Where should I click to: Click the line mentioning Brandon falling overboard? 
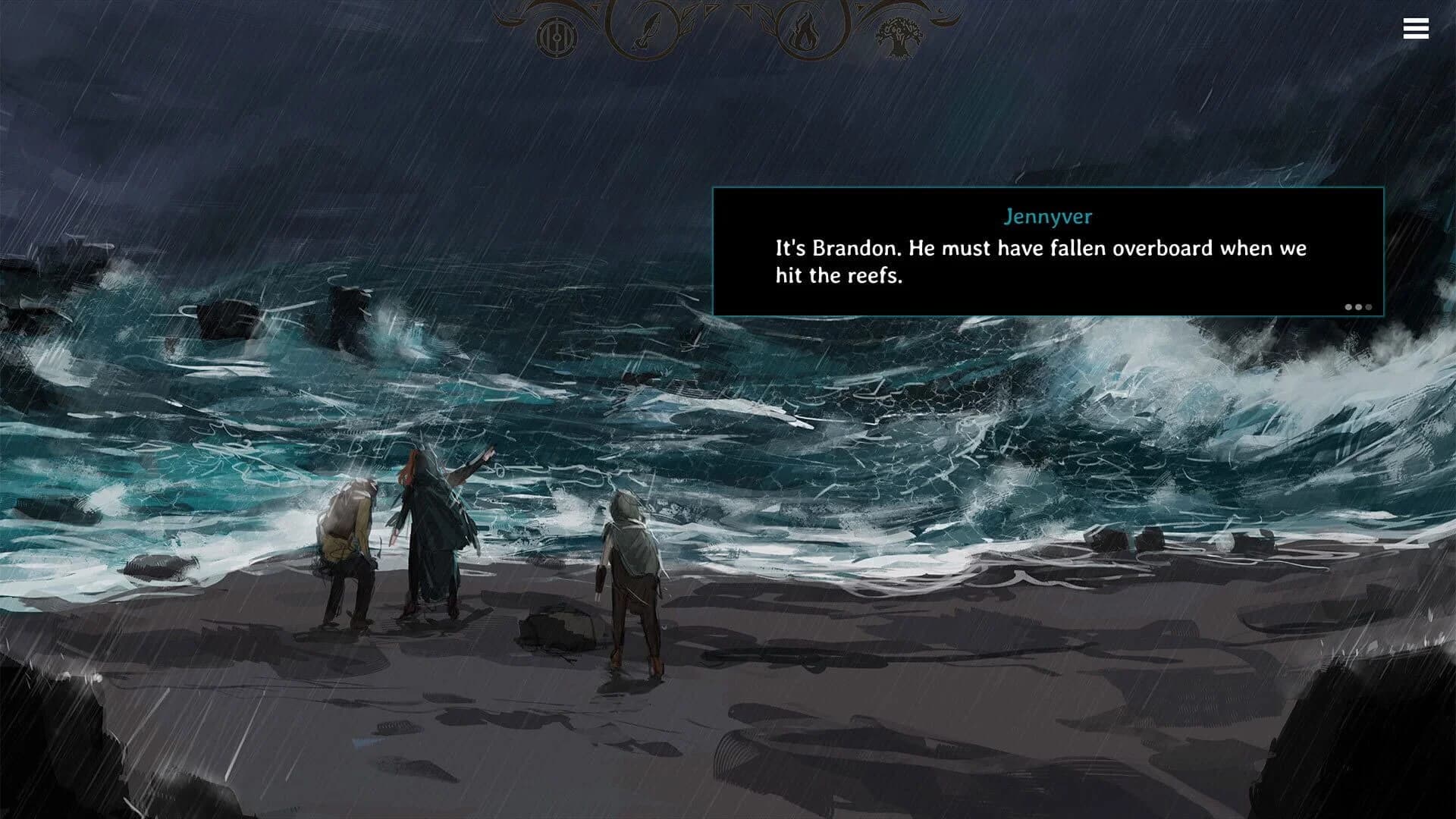[x=1039, y=248]
